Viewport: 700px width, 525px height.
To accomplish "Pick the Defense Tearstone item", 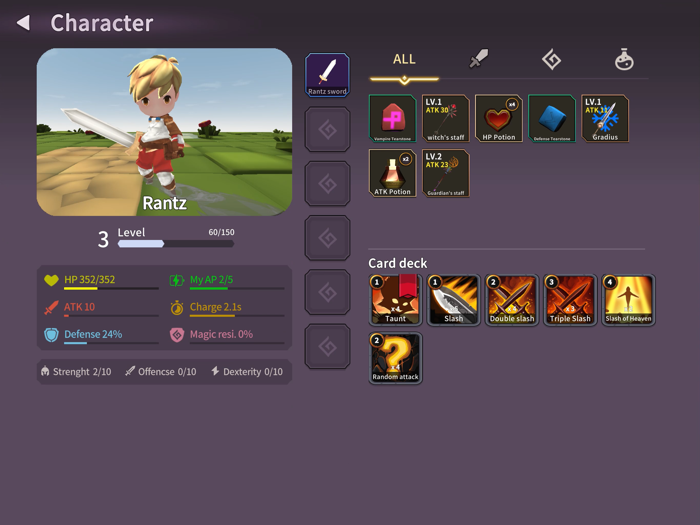I will (552, 119).
